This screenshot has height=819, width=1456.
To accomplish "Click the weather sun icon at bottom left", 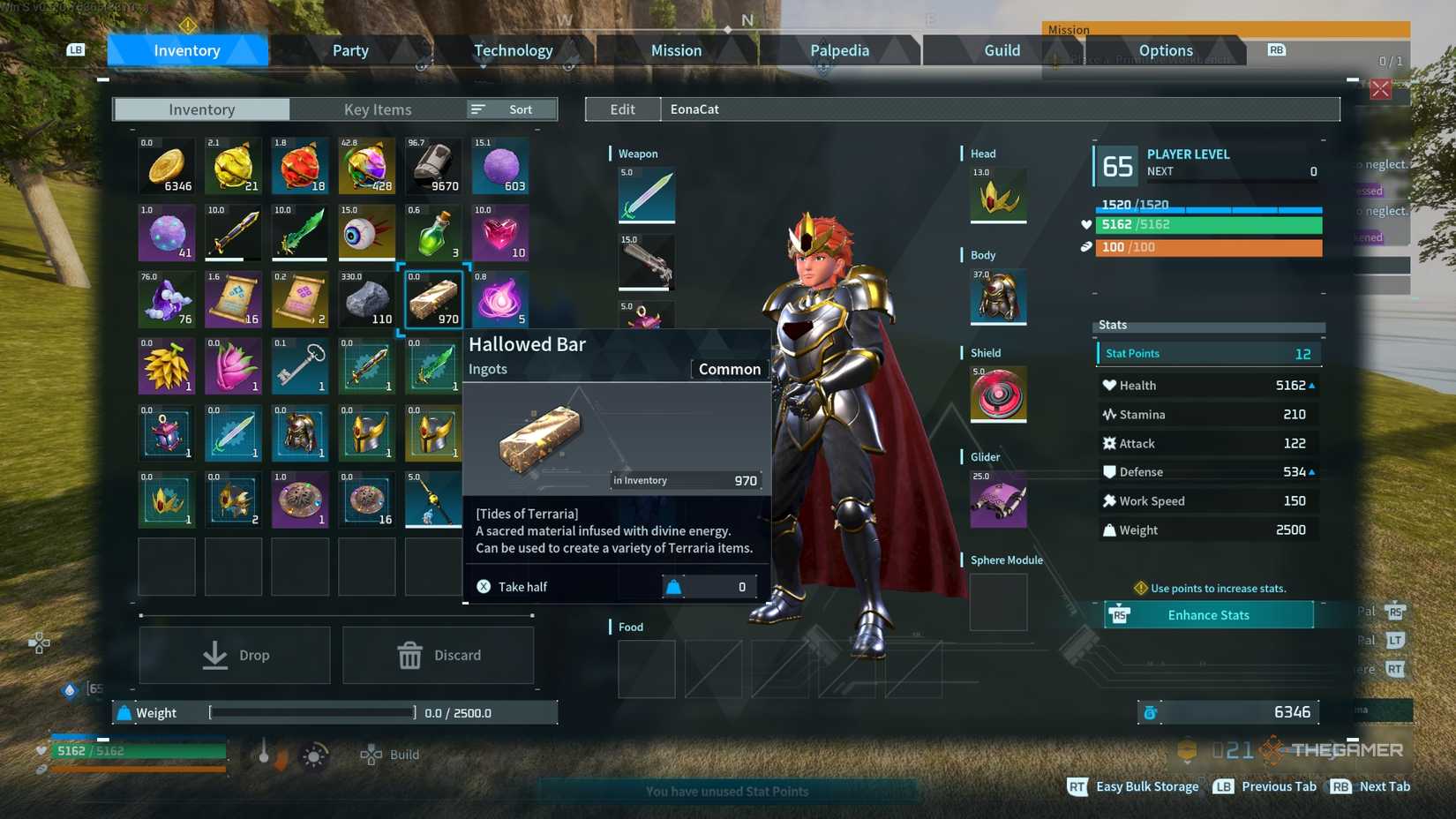I will click(x=315, y=755).
